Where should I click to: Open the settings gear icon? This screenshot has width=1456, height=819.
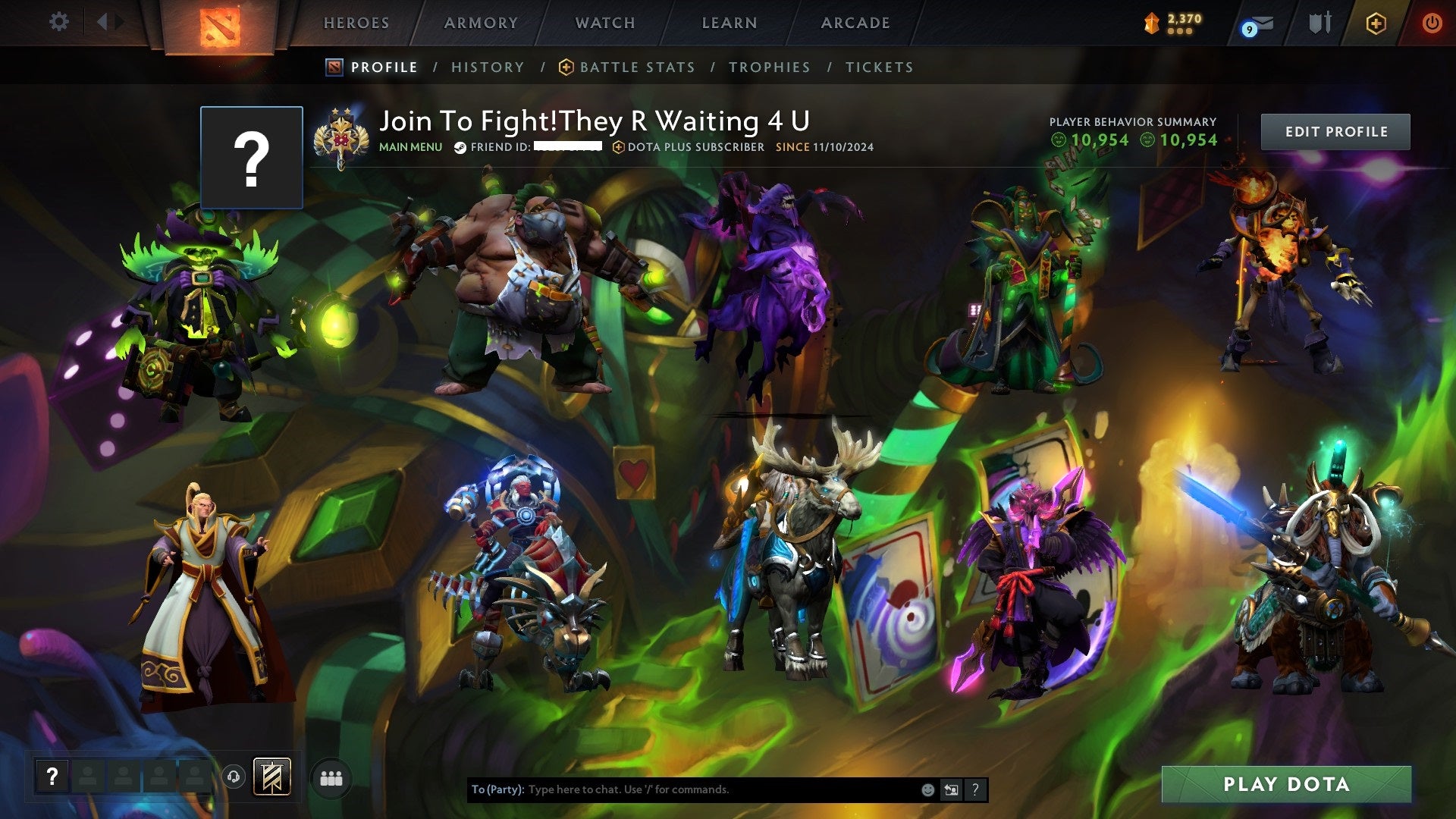(x=58, y=22)
